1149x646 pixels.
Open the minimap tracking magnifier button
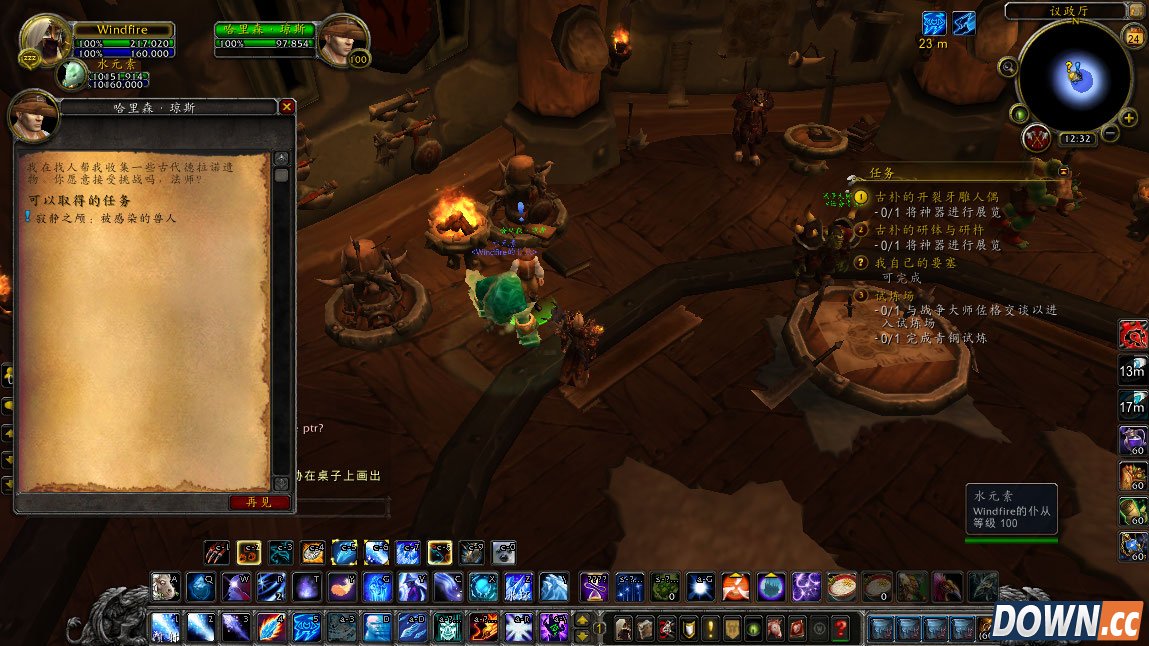point(1007,67)
